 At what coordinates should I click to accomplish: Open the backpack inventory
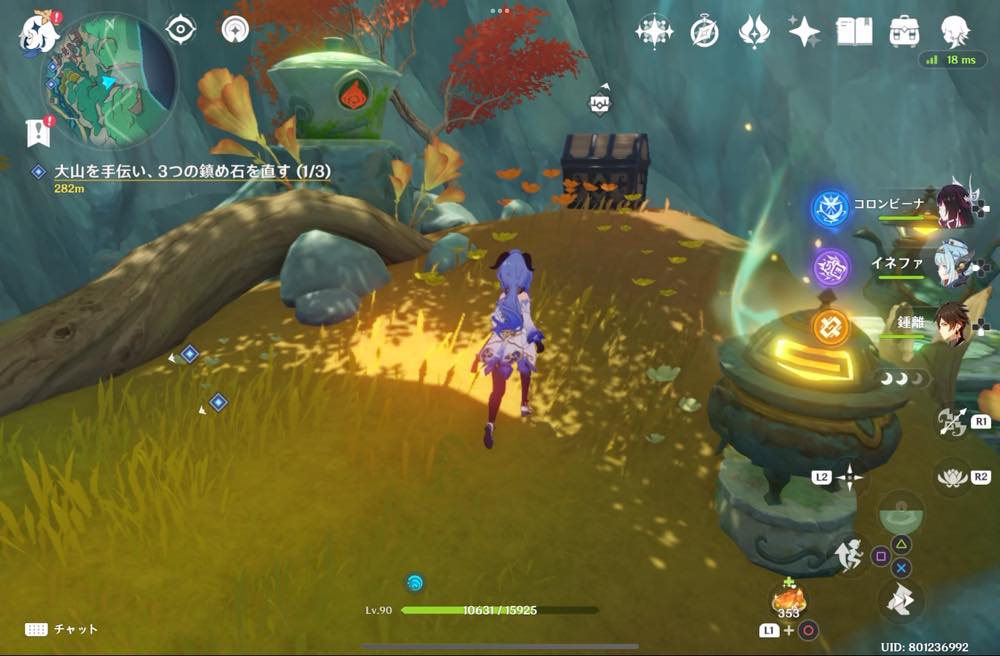pyautogui.click(x=905, y=31)
